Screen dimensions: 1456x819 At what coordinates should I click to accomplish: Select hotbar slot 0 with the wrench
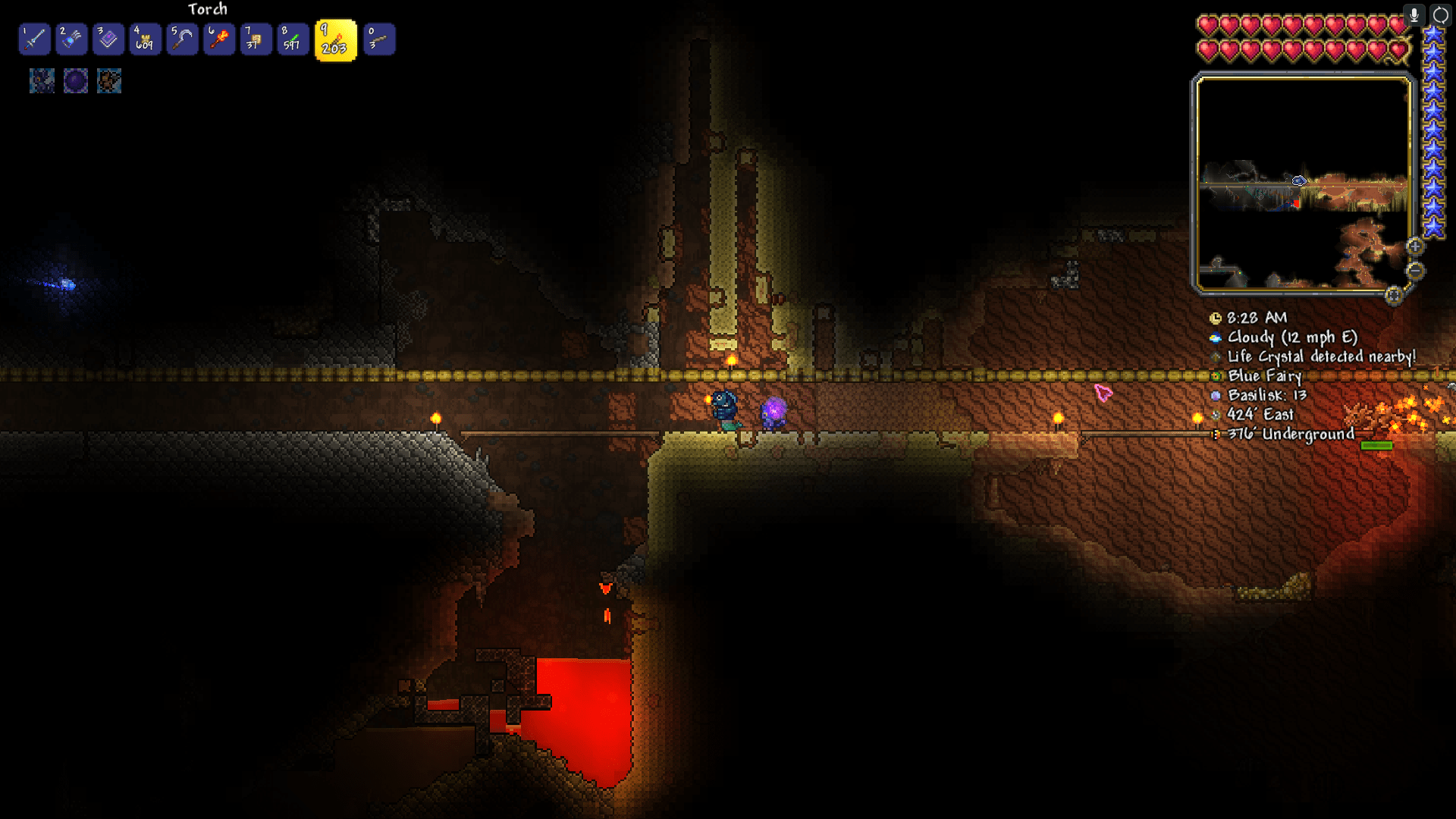pyautogui.click(x=379, y=39)
